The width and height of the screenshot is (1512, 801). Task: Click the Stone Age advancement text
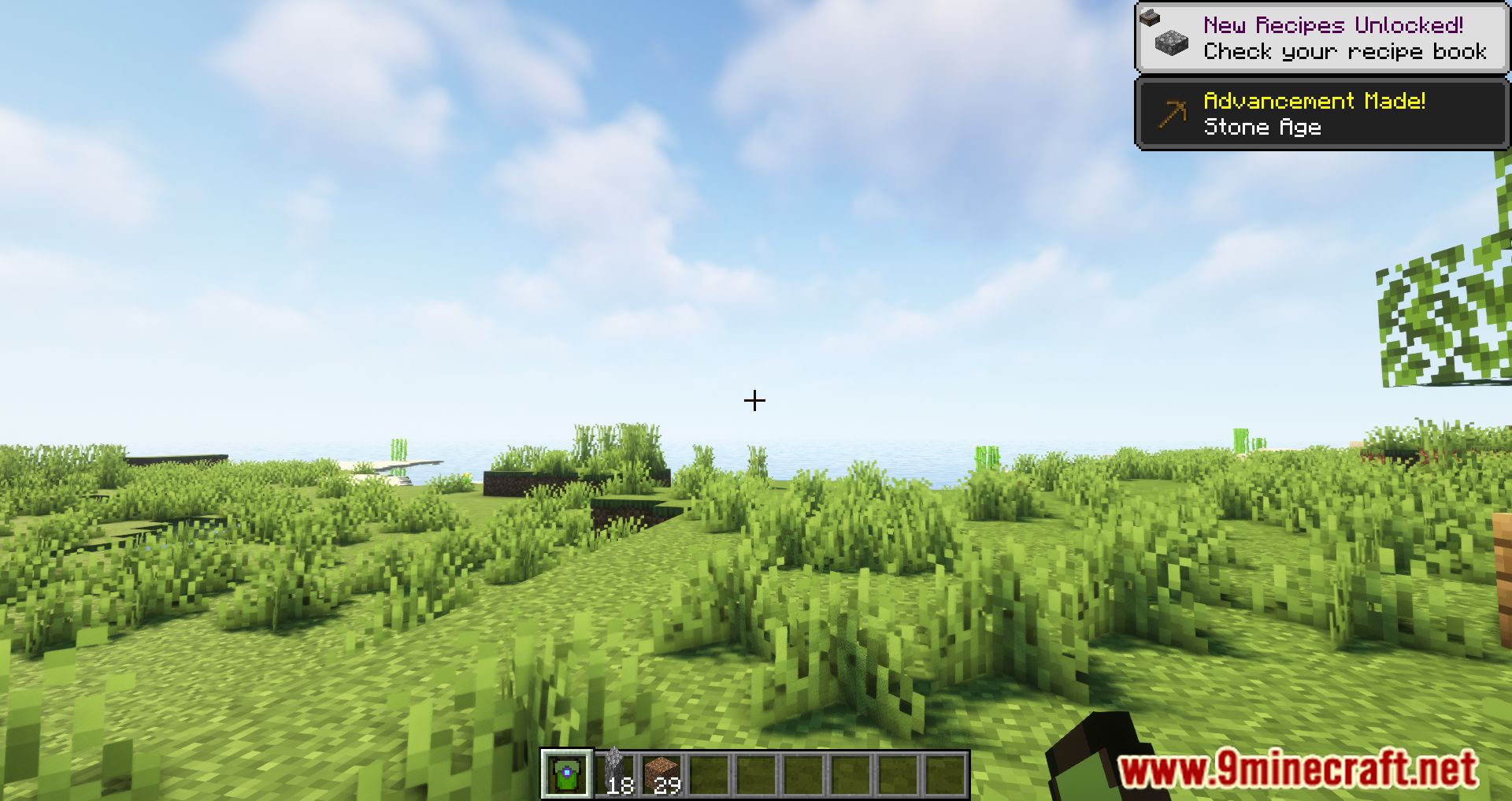pyautogui.click(x=1264, y=128)
